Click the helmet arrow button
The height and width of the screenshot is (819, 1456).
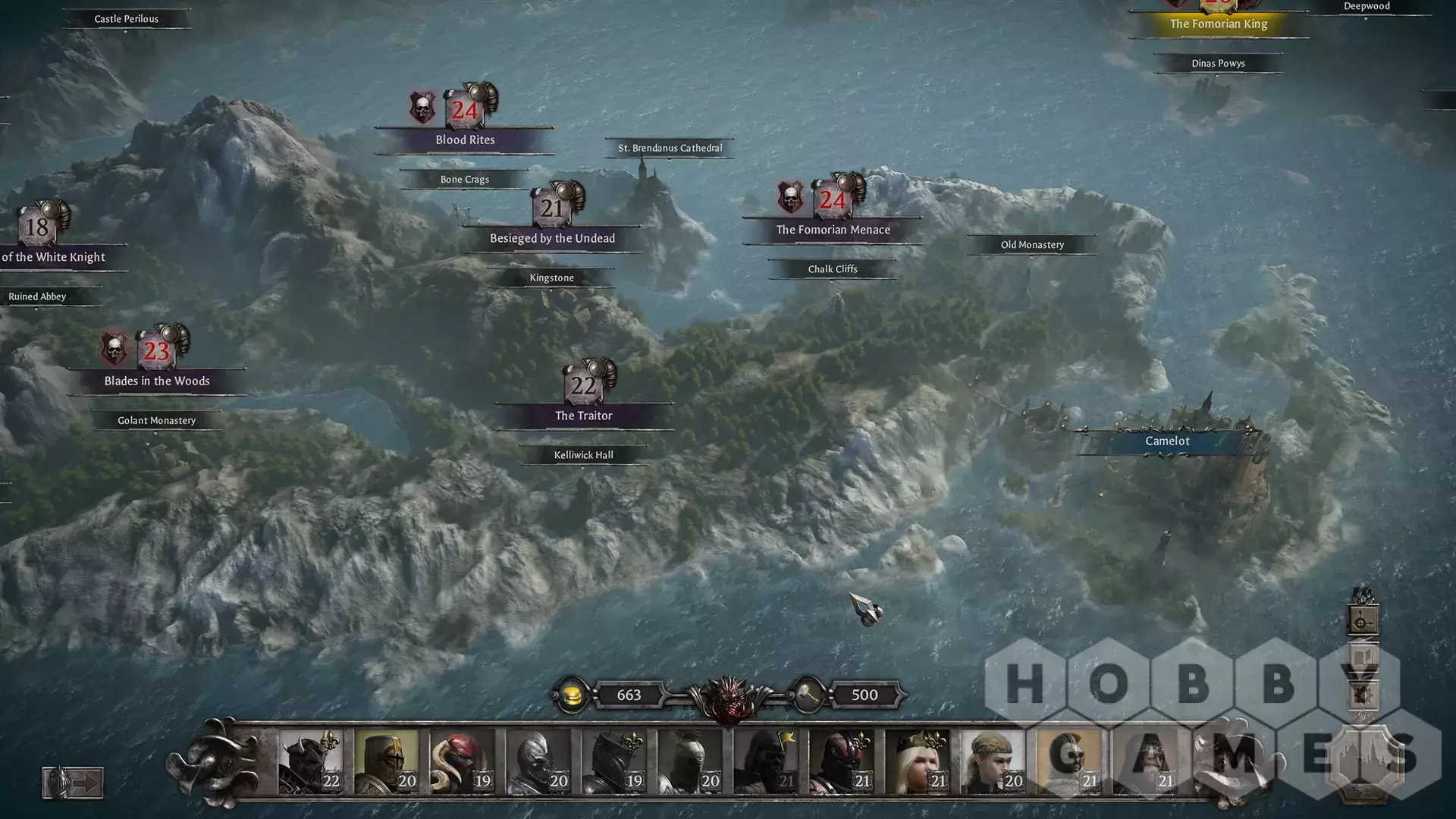pos(73,783)
